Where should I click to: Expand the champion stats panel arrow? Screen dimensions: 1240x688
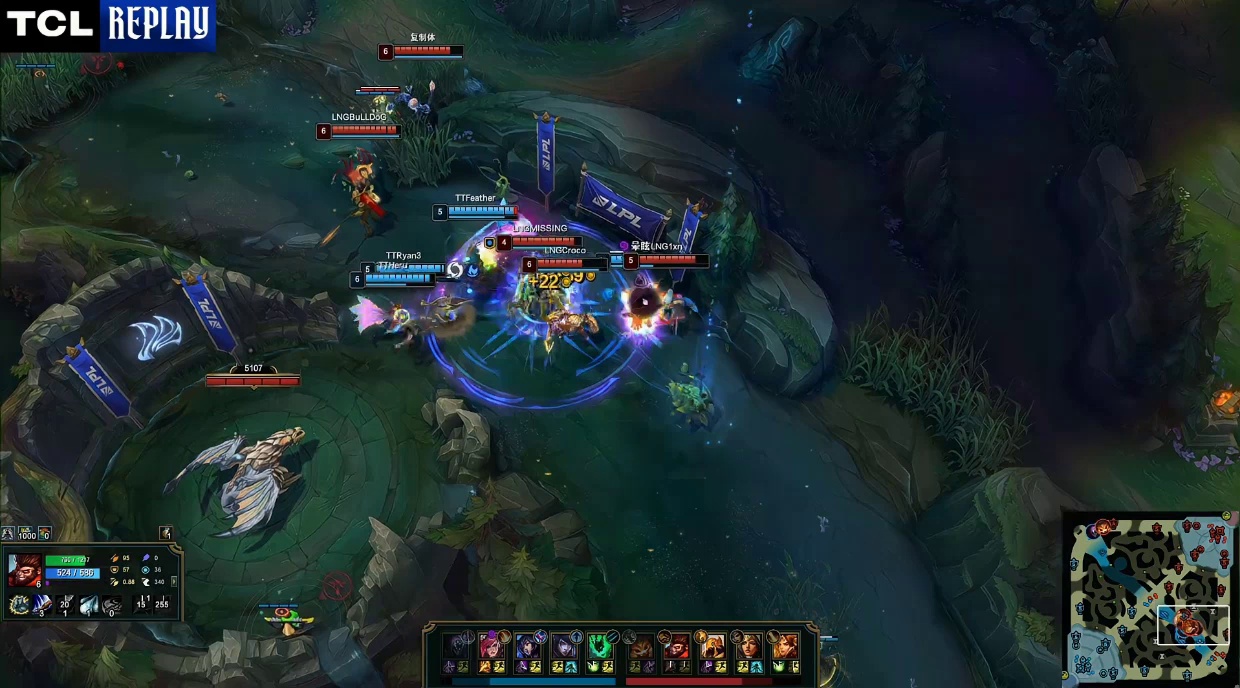click(x=176, y=581)
